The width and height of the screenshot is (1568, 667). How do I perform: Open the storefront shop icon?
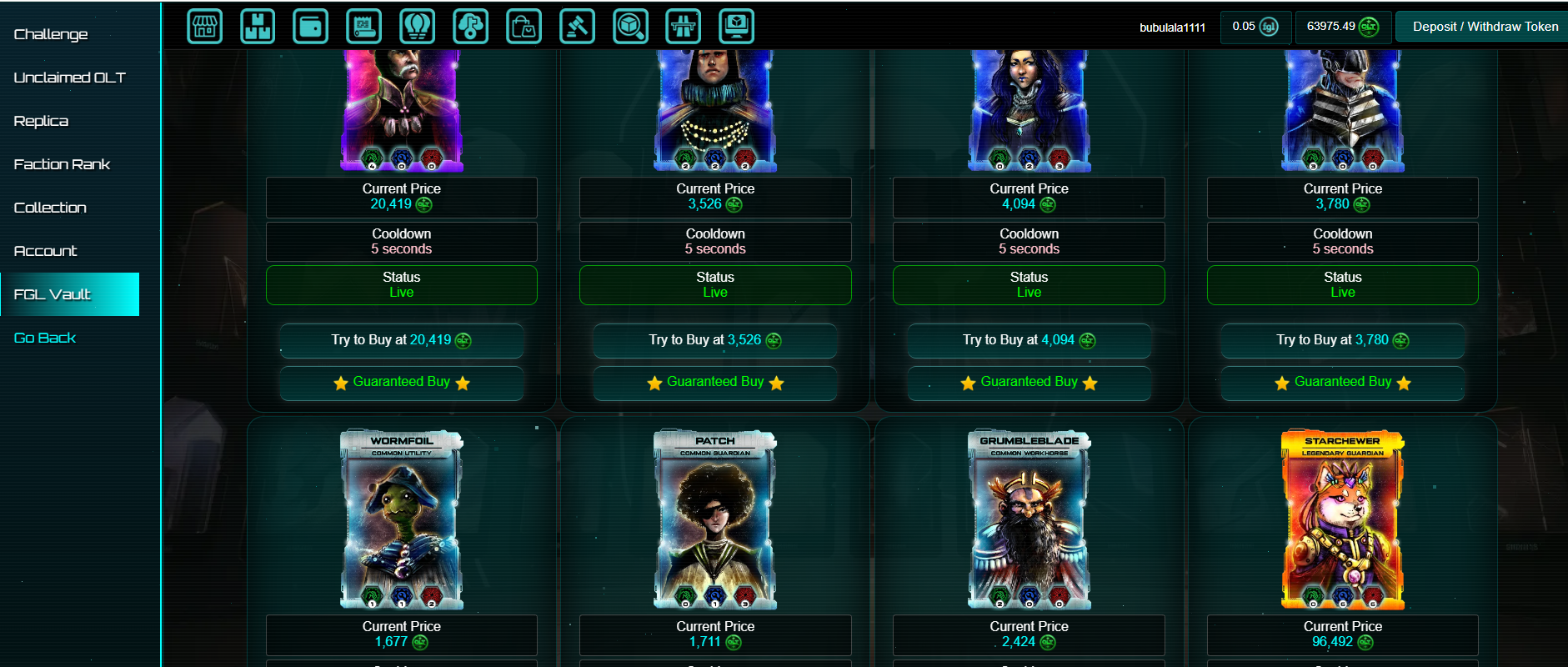[205, 27]
